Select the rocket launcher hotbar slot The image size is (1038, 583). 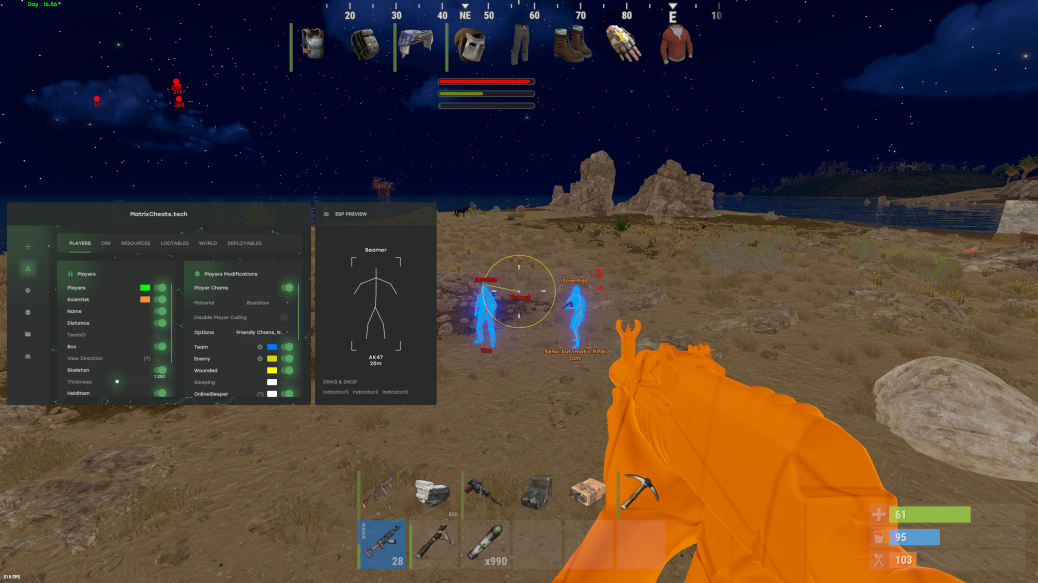436,543
